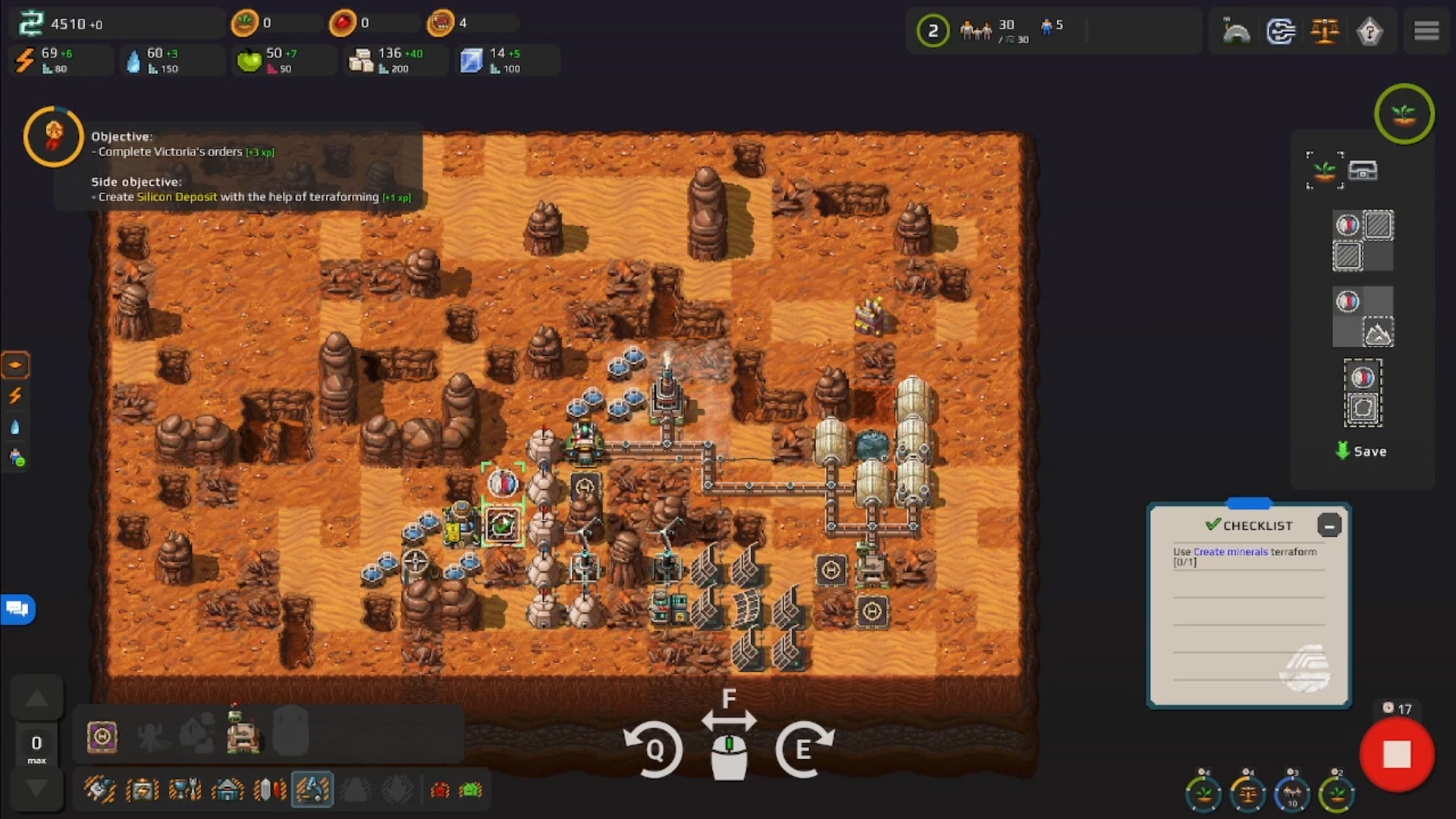
Task: Open the question mark help icon
Action: pos(1369,31)
